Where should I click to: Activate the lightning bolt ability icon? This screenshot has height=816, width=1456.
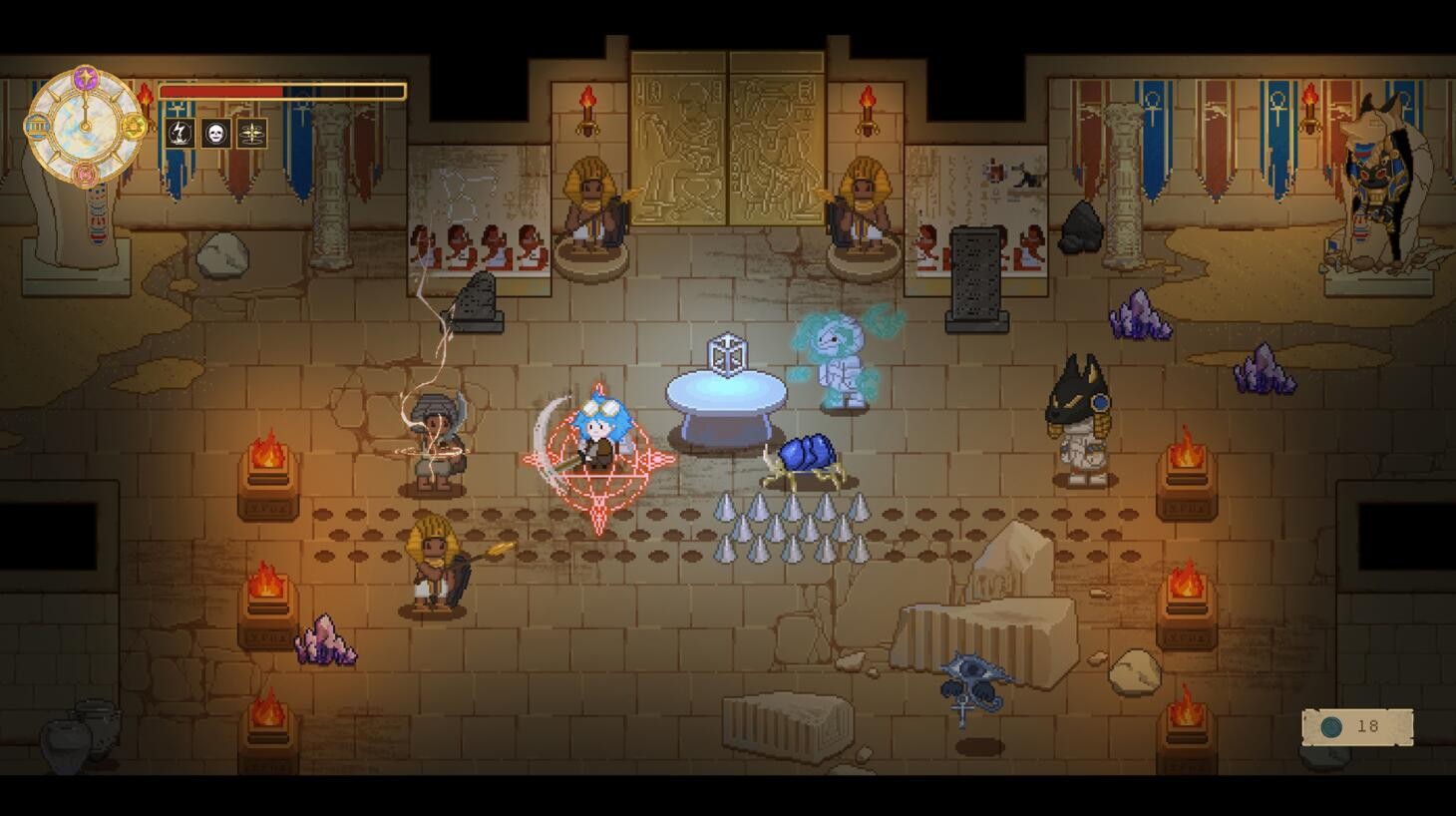pyautogui.click(x=180, y=133)
